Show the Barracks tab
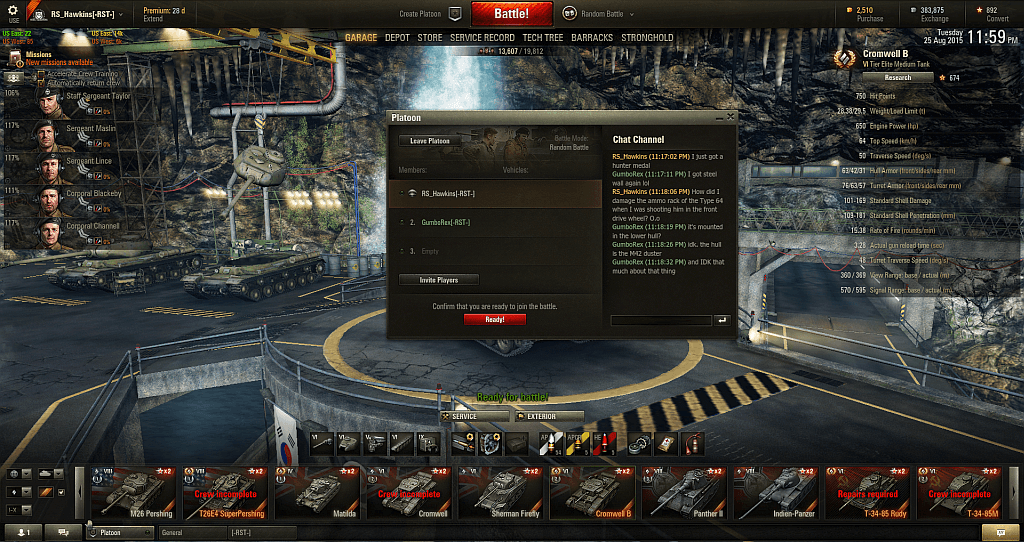 [592, 38]
